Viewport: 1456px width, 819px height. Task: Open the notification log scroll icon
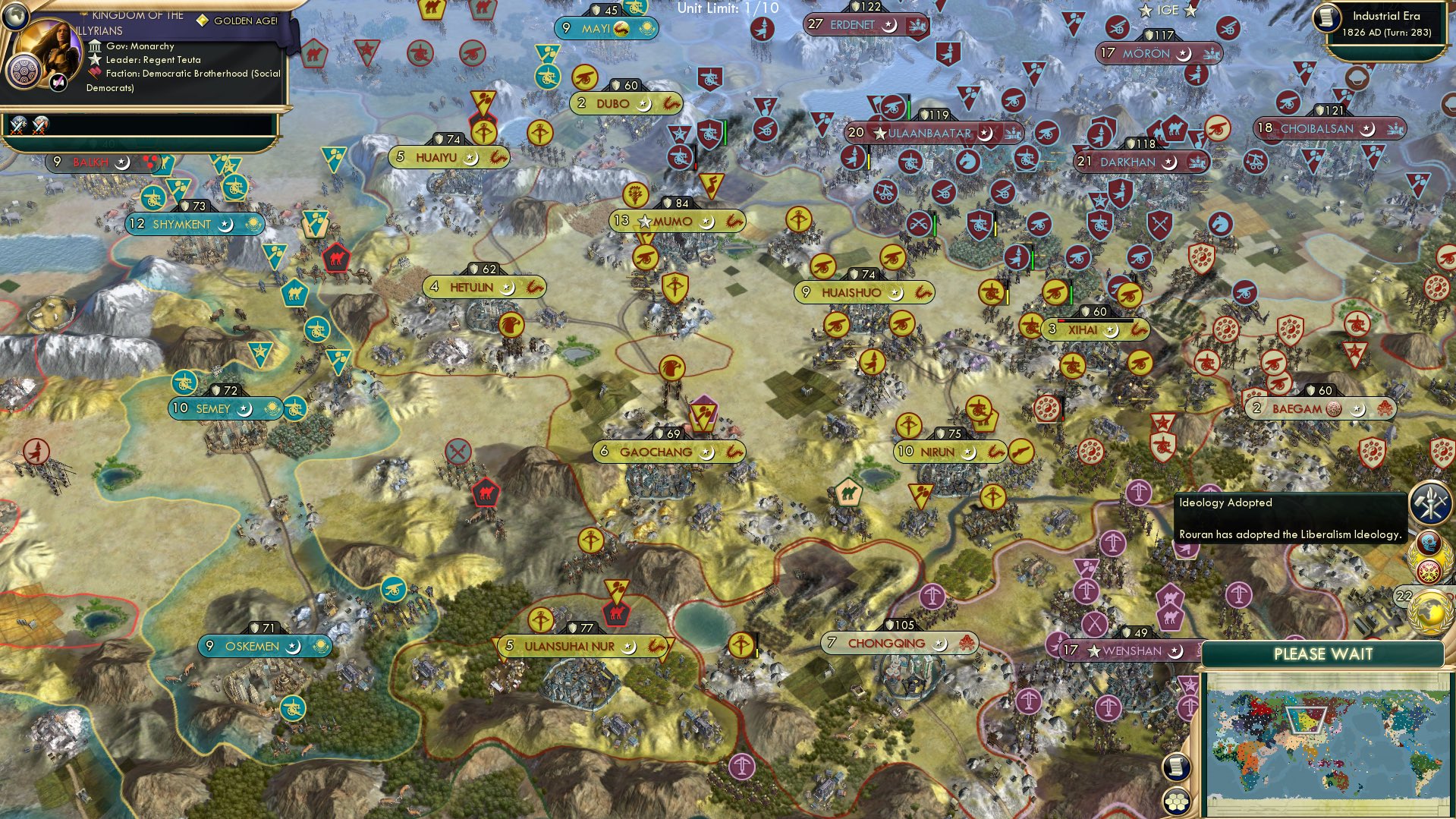[x=1177, y=768]
